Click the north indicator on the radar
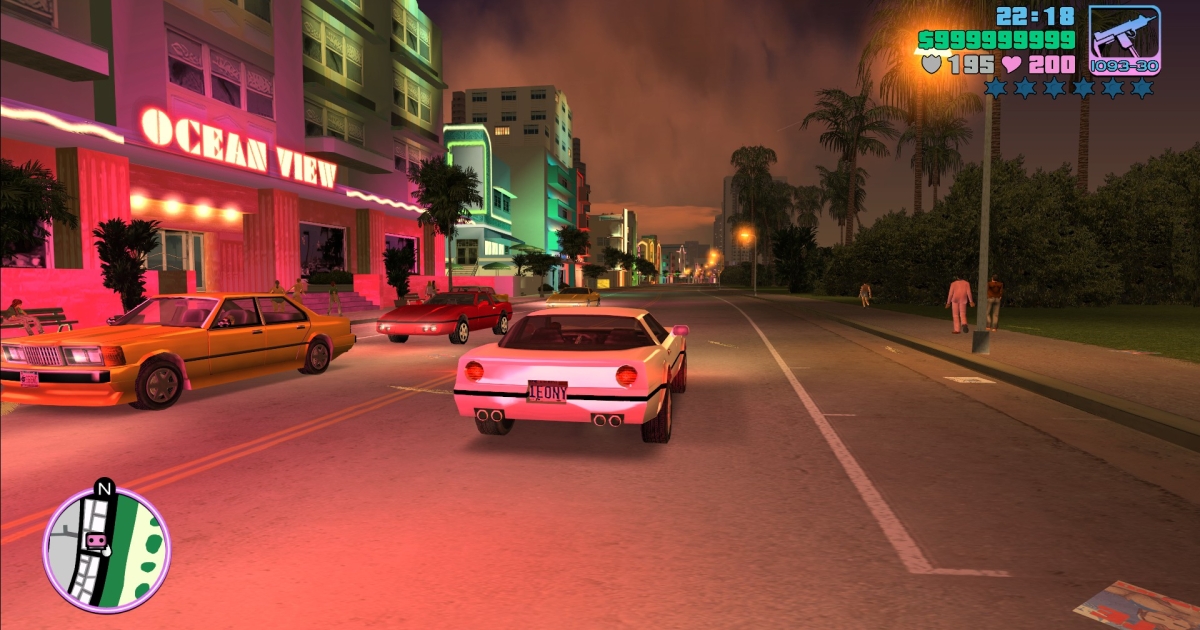This screenshot has width=1200, height=630. [103, 489]
